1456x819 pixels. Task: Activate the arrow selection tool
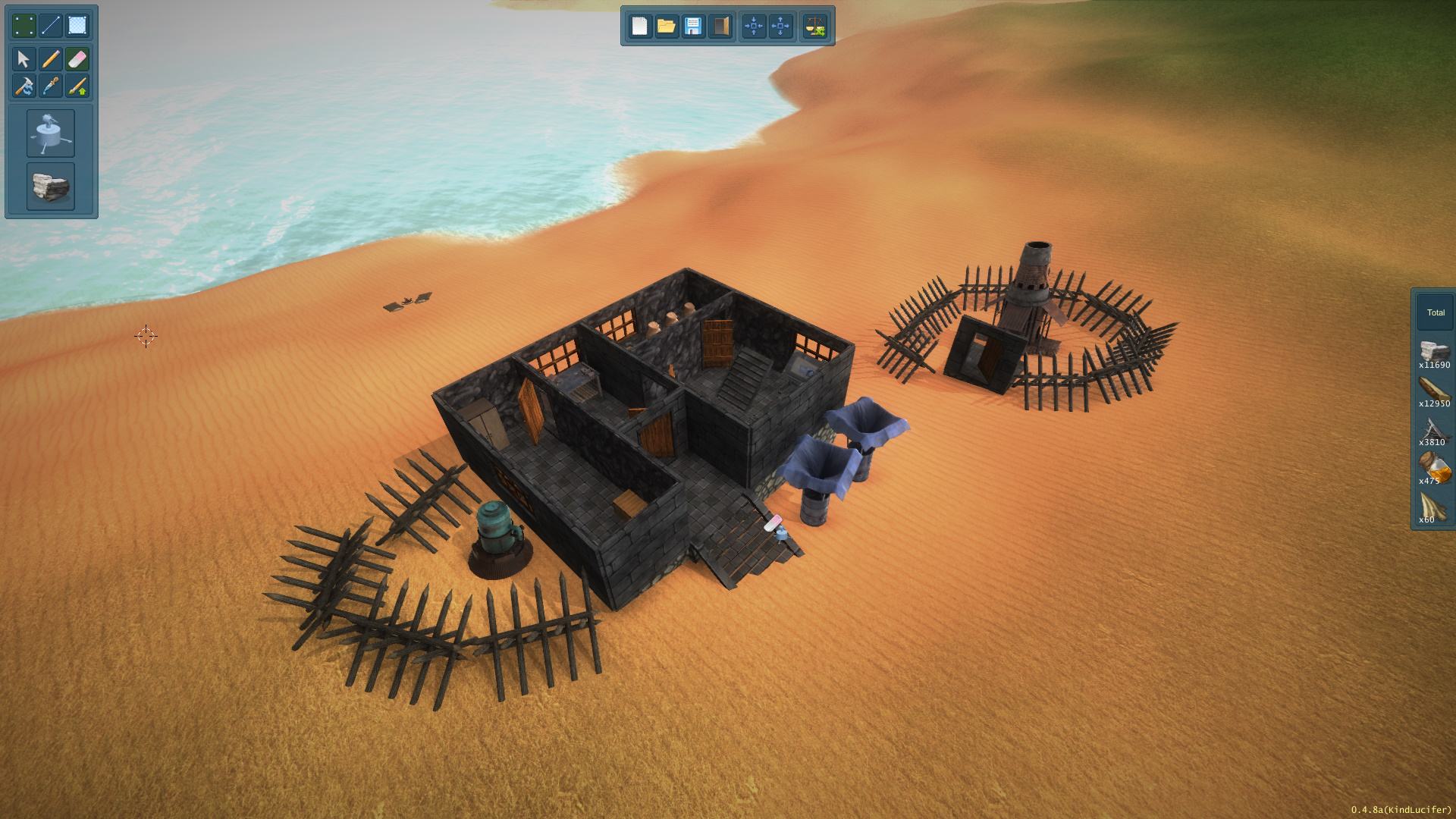(24, 59)
